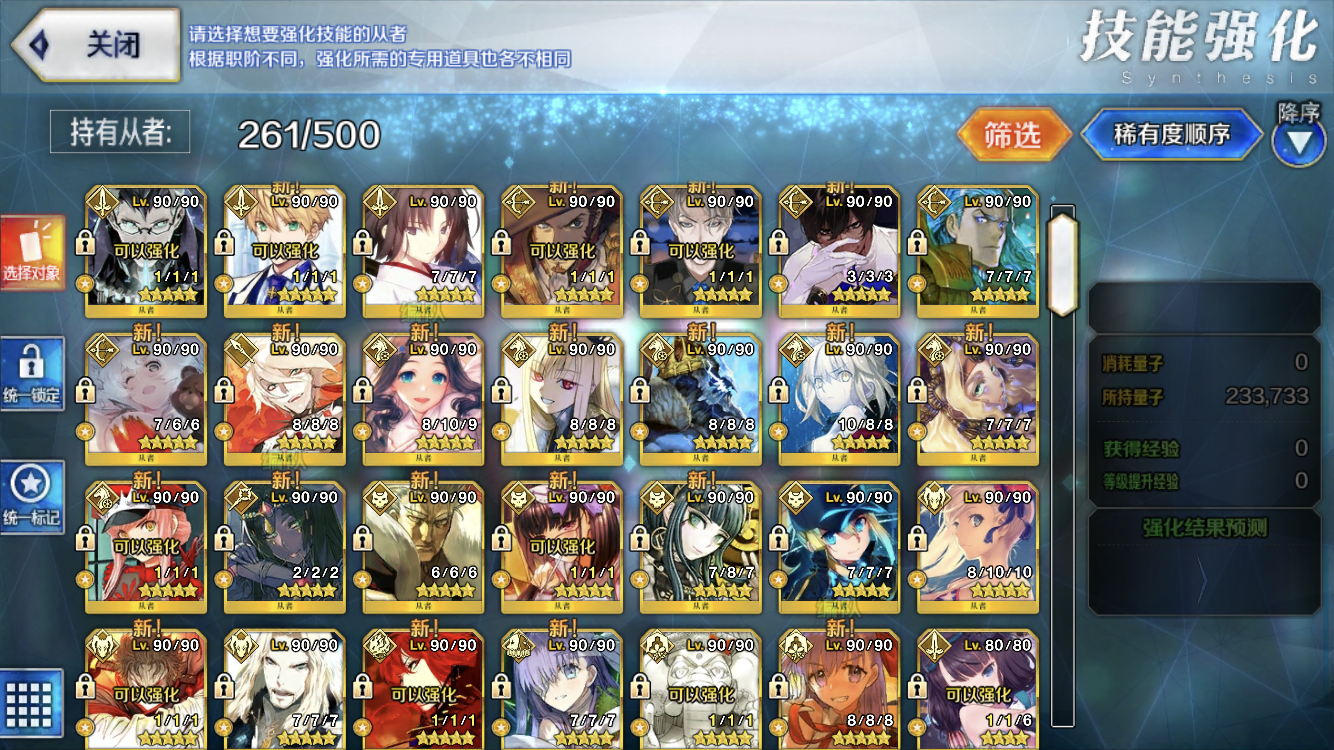Activate the 选择对象 mode button
This screenshot has height=750, width=1334.
click(32, 255)
